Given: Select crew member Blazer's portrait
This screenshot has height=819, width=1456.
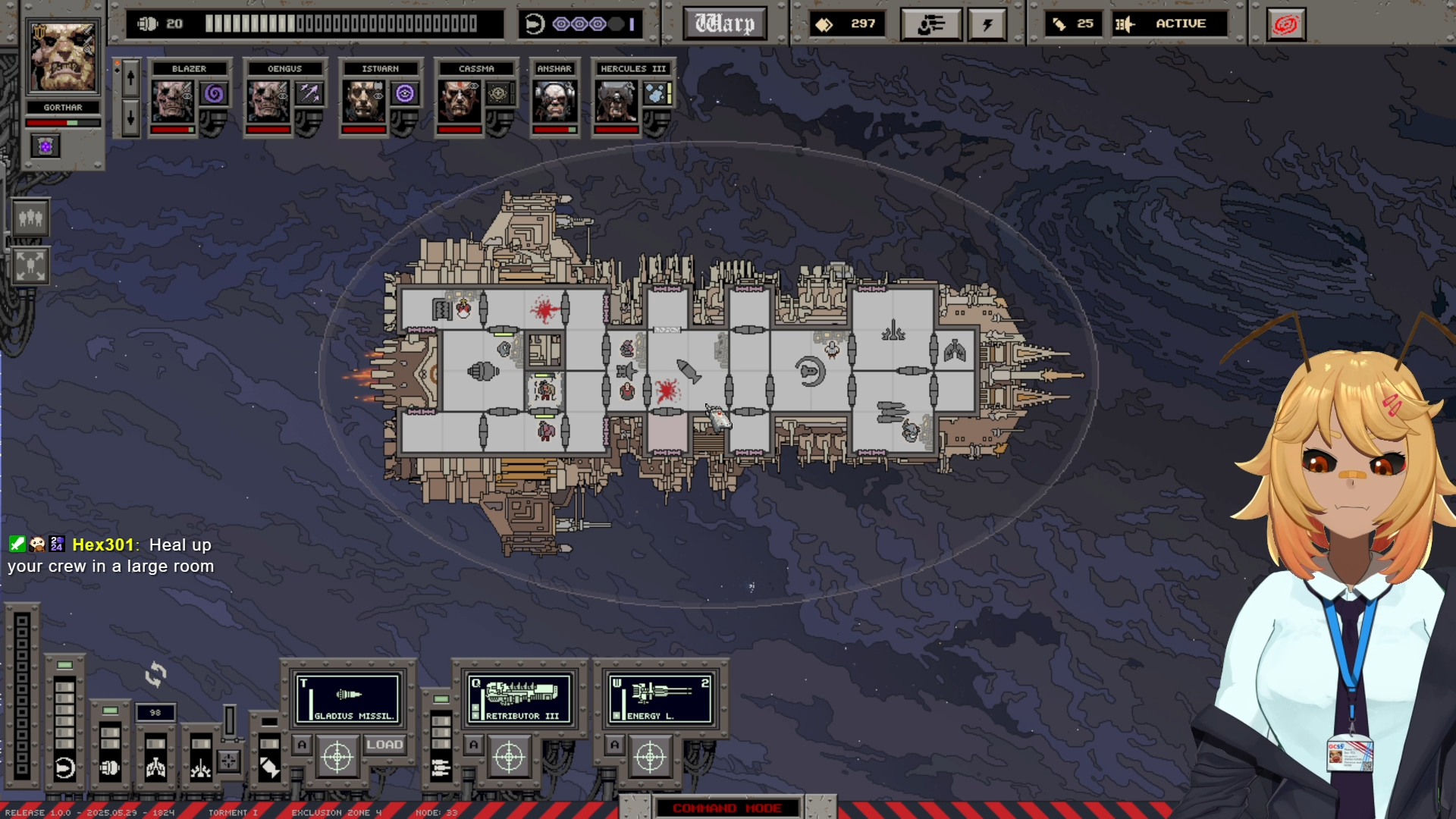Looking at the screenshot, I should [x=172, y=101].
